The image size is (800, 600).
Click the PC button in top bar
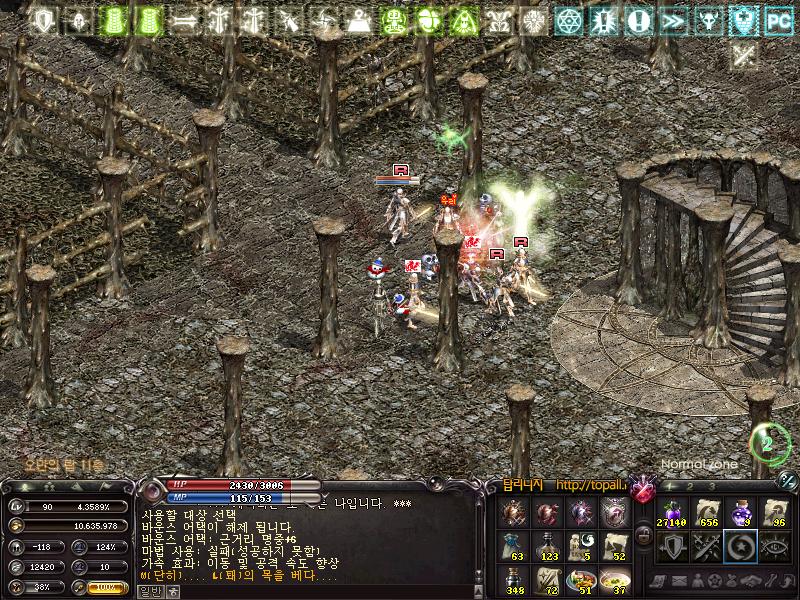777,20
